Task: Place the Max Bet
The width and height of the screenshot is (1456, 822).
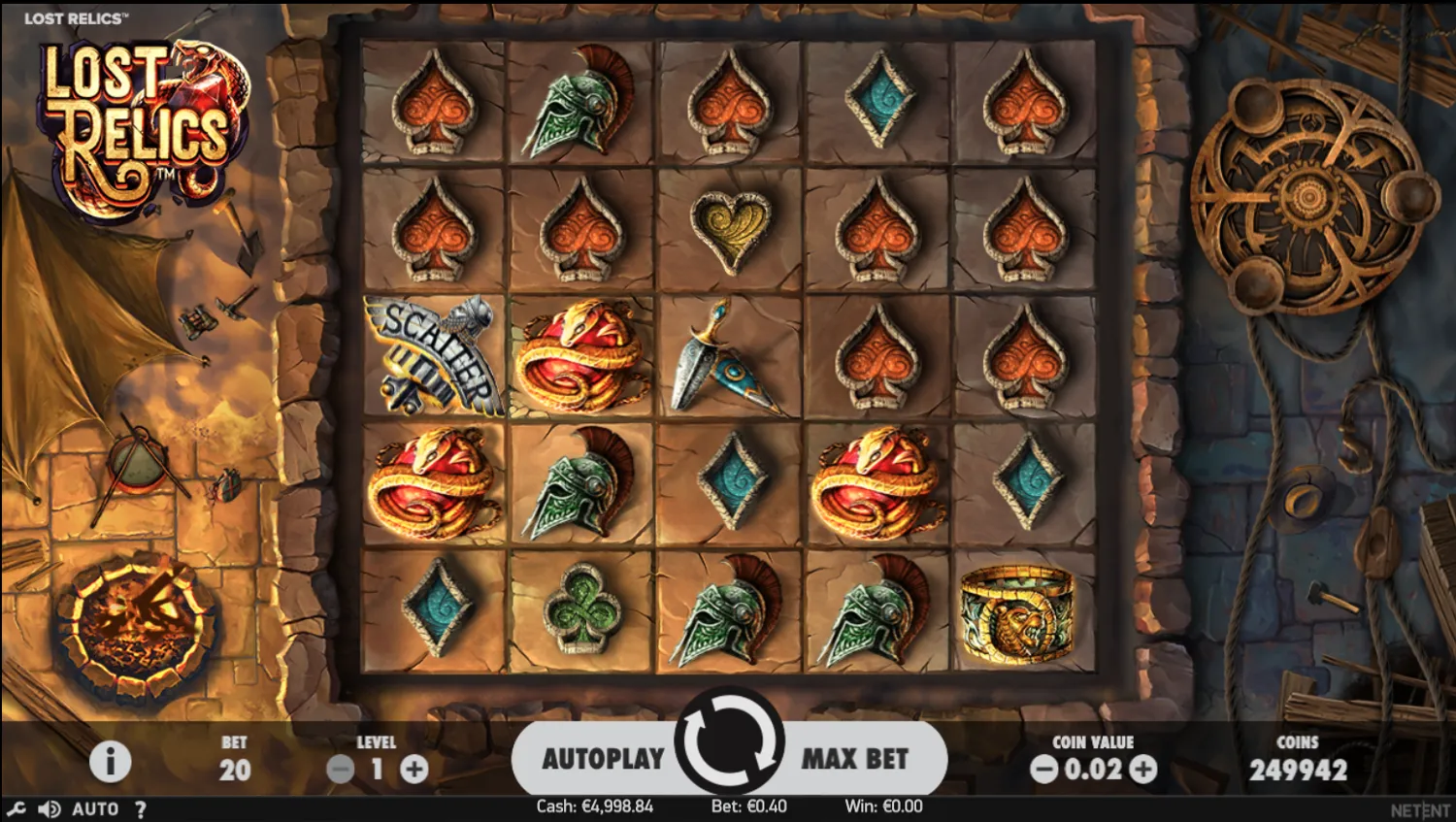Action: [x=855, y=760]
